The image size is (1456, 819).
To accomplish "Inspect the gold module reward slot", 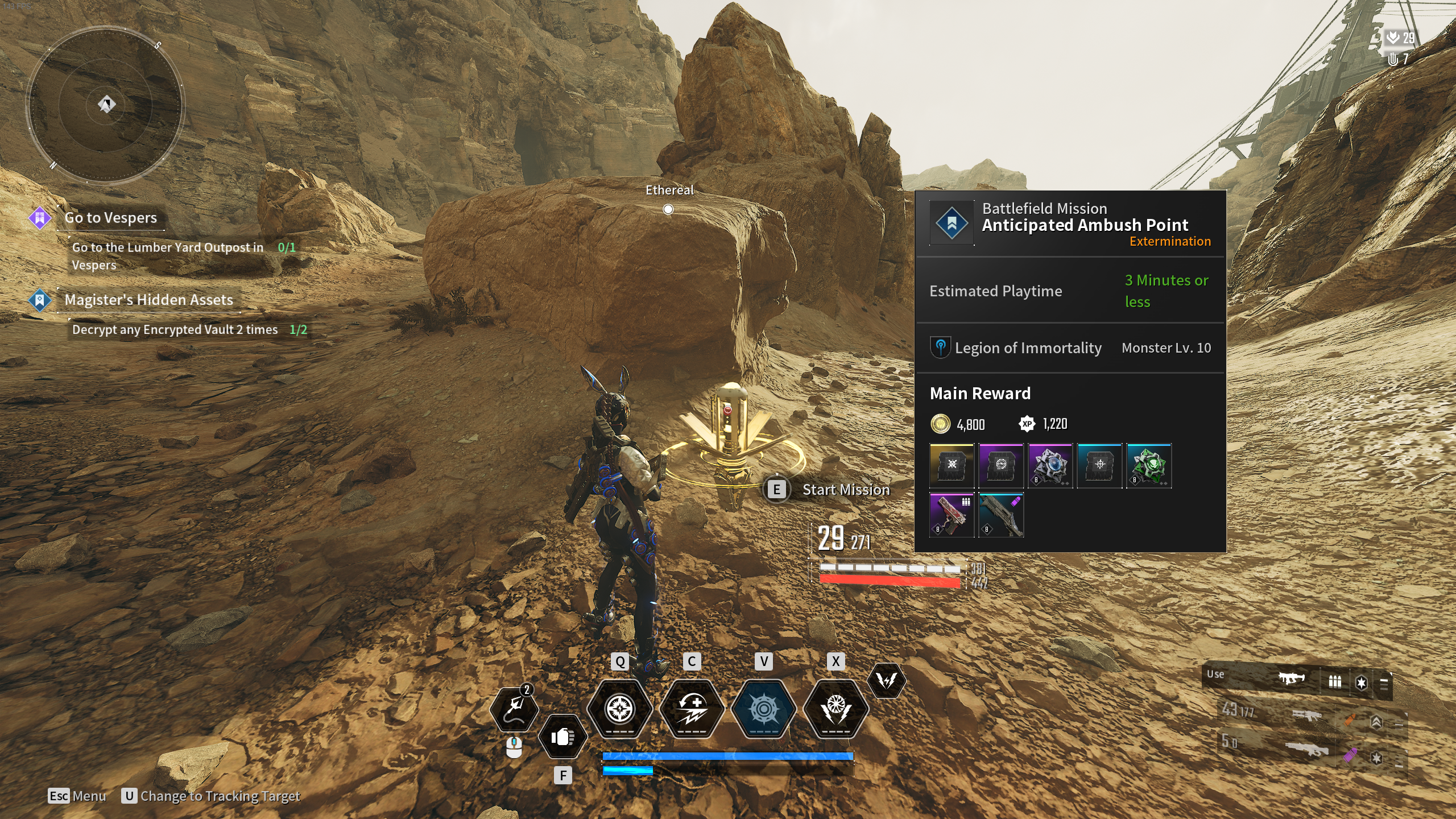I will pyautogui.click(x=952, y=466).
